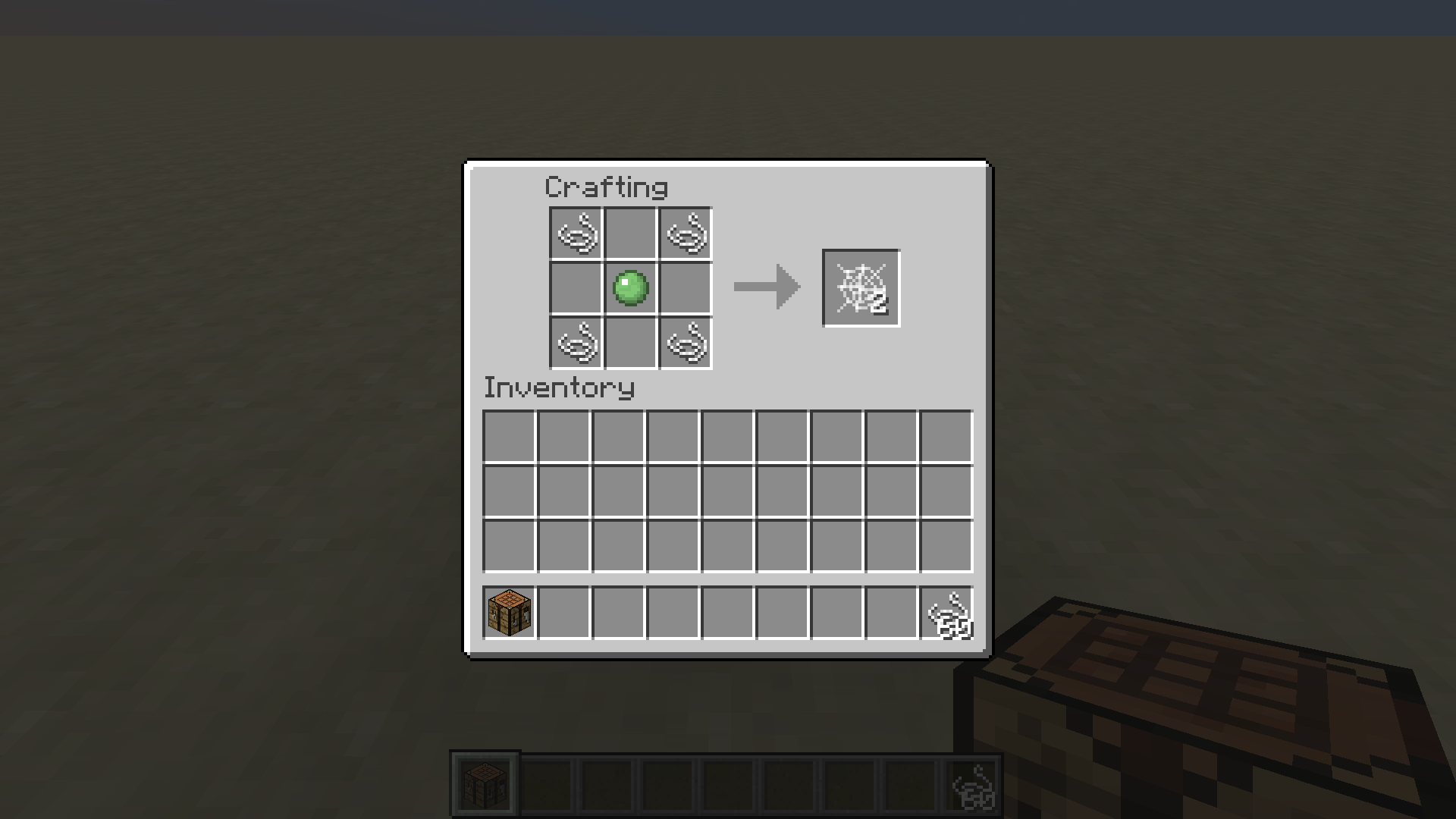This screenshot has height=819, width=1456.
Task: Select the string in bottom-right crafting slot
Action: click(x=685, y=344)
